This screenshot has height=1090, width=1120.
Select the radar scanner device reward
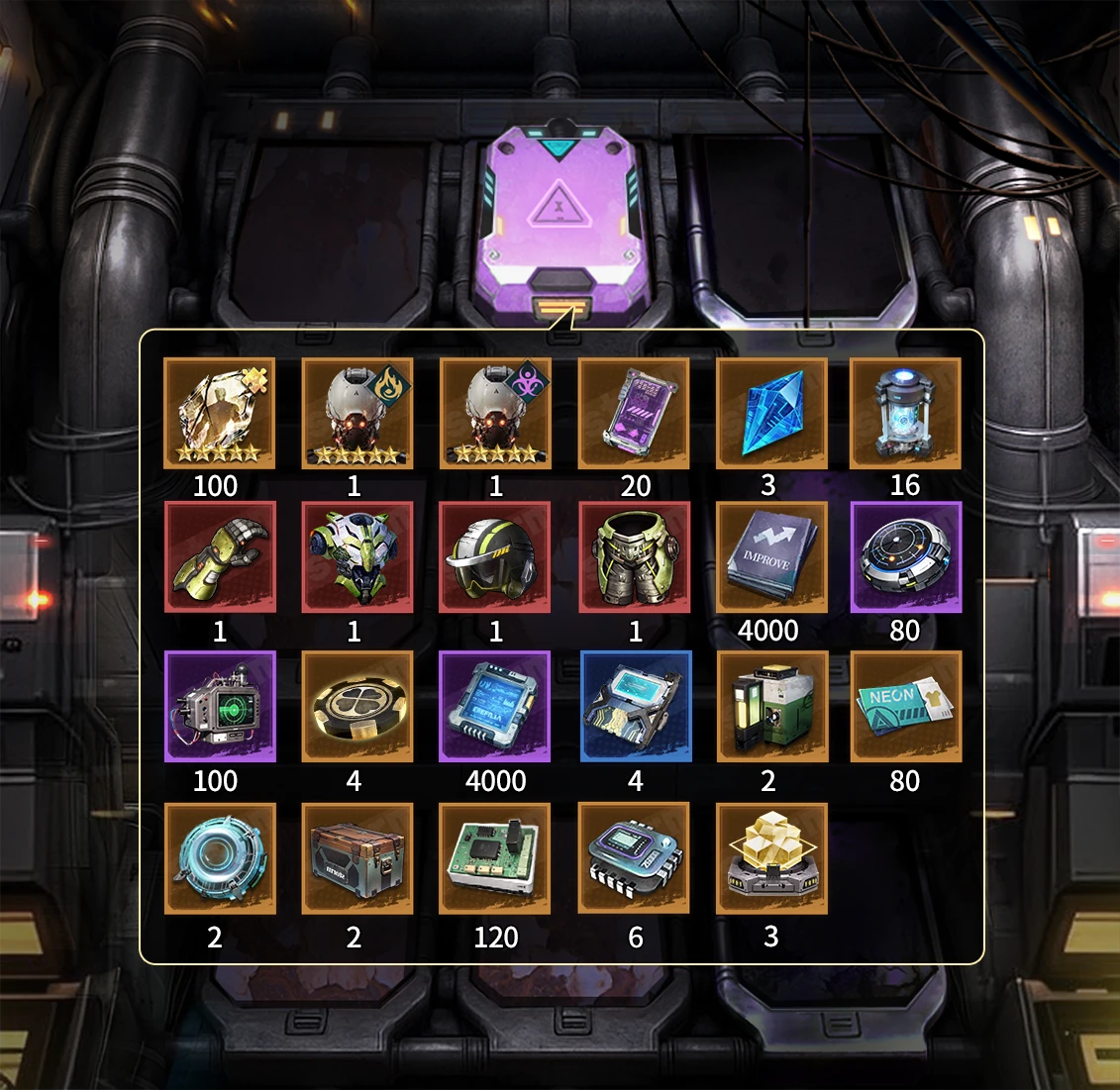(220, 707)
